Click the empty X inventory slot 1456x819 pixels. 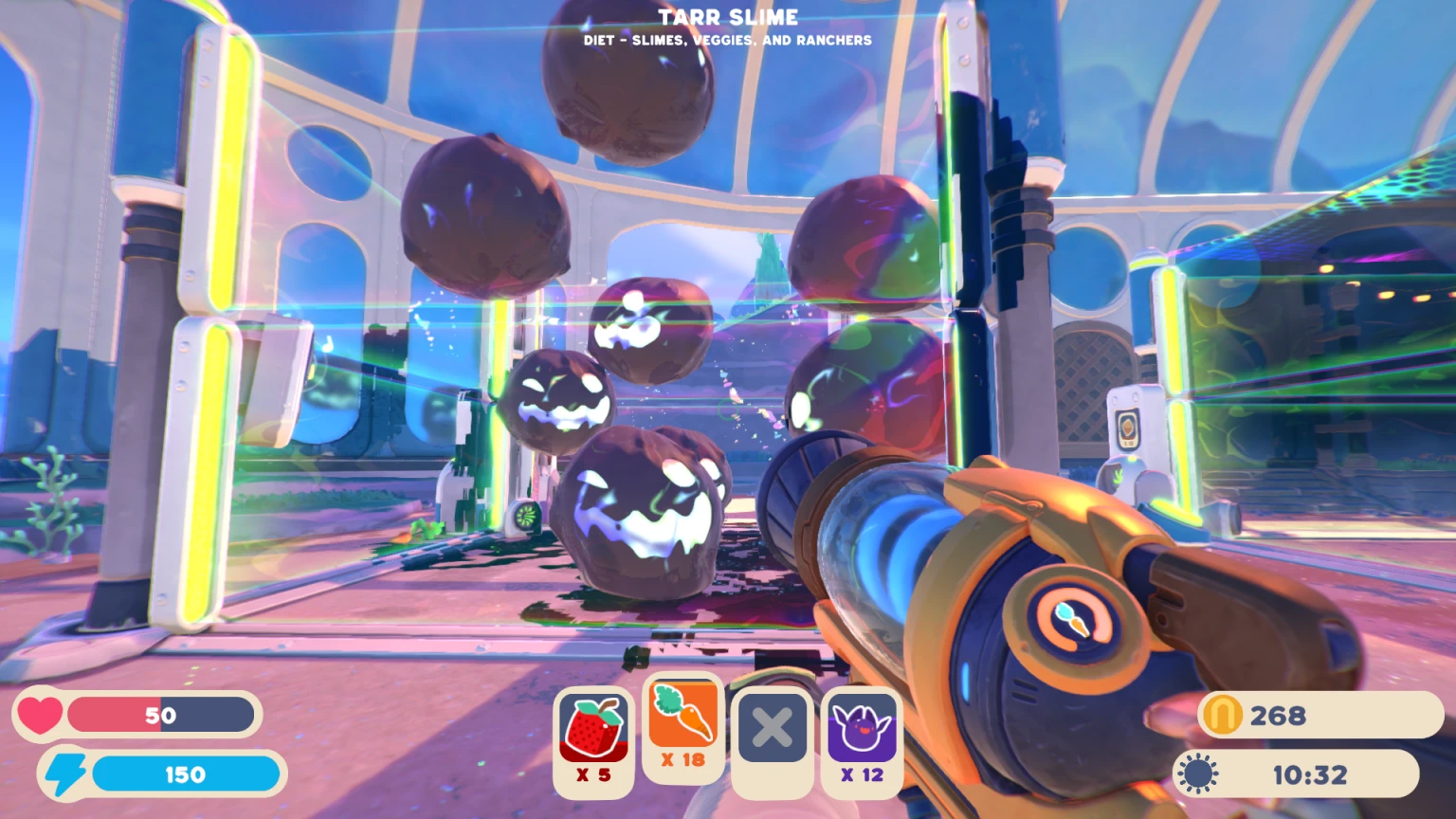coord(771,728)
